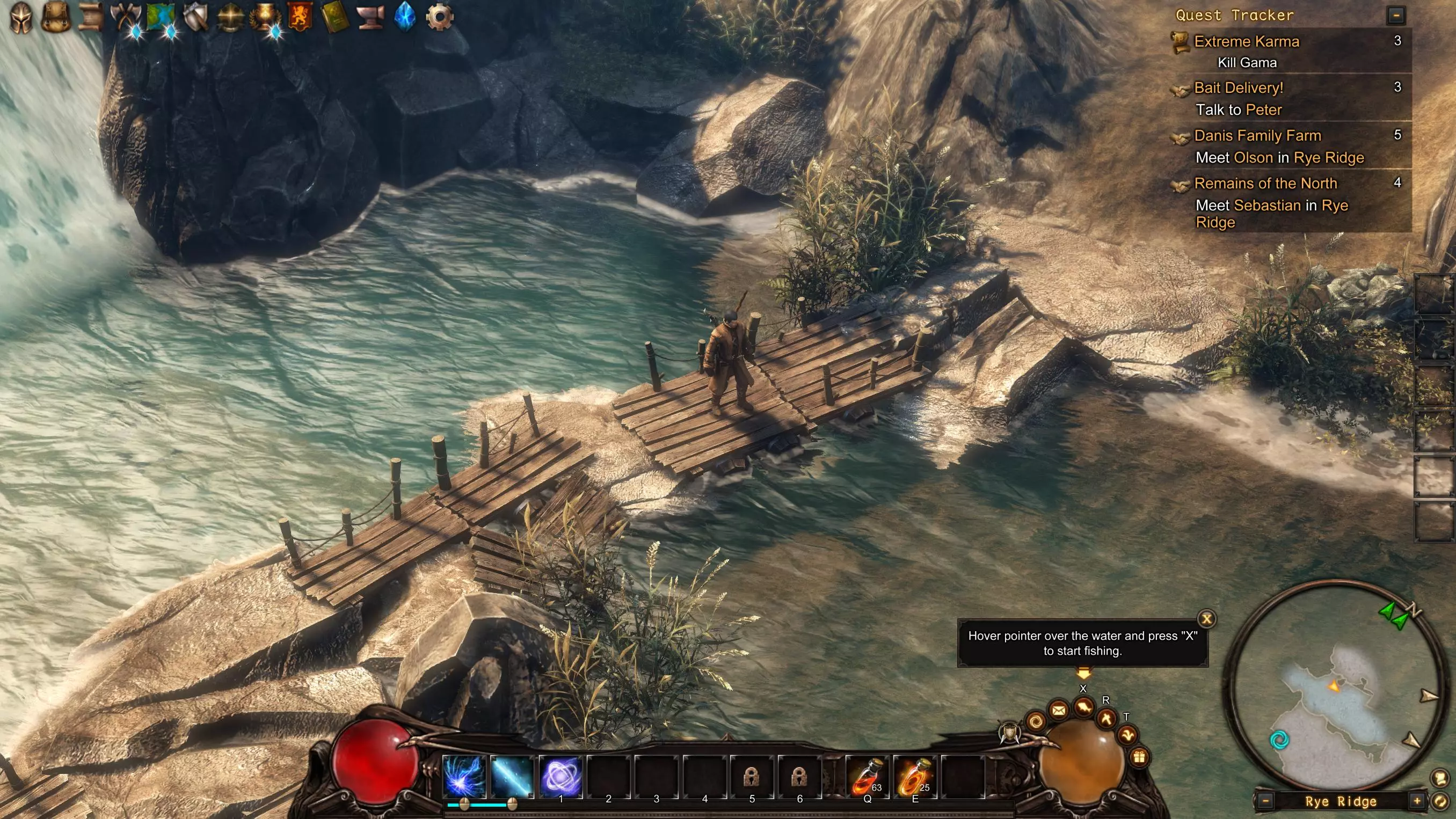Select the Danis Family Farm quest

click(x=1257, y=136)
